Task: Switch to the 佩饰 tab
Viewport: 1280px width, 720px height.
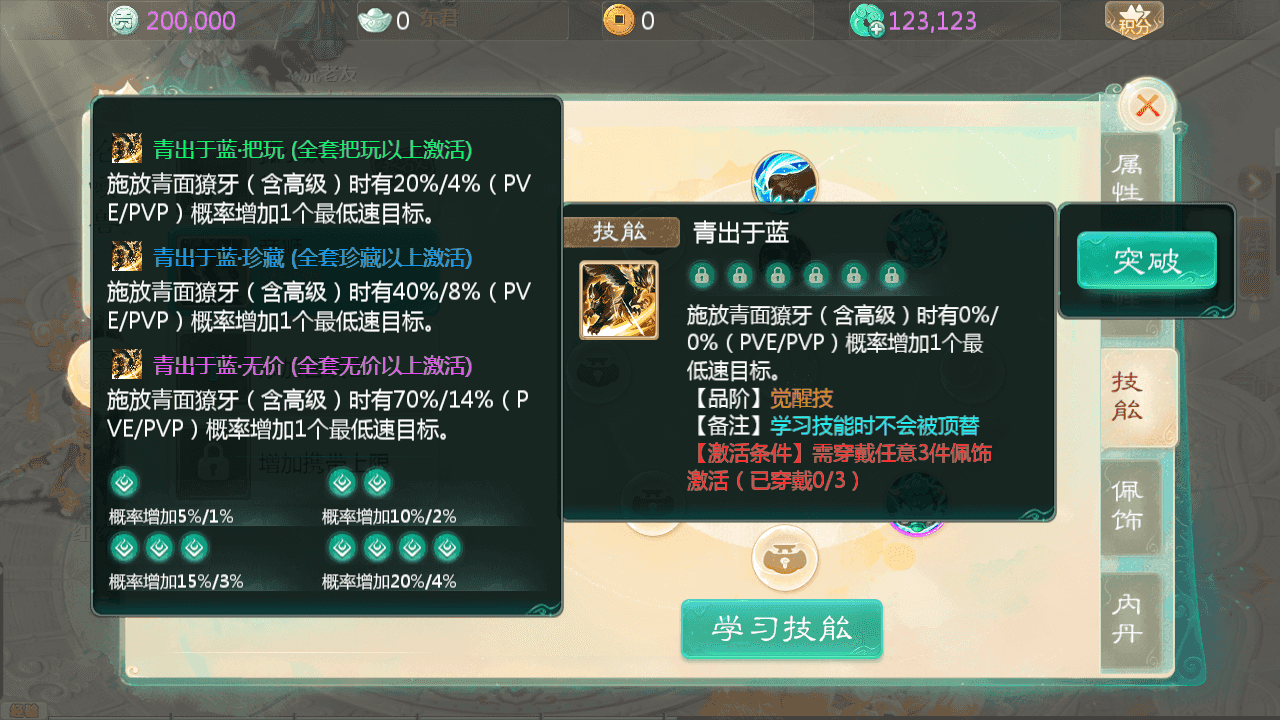Action: [x=1131, y=504]
